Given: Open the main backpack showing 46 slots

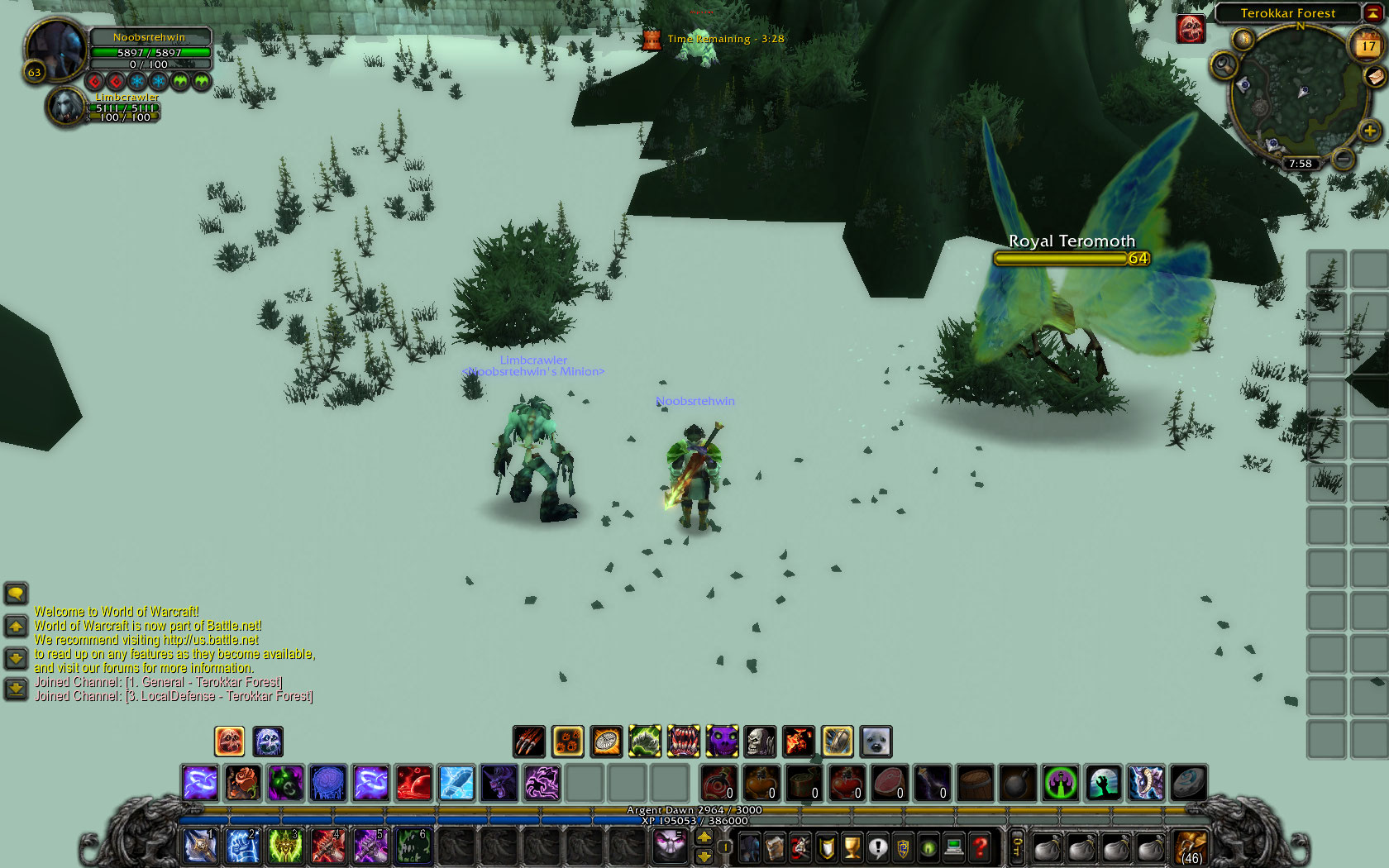Looking at the screenshot, I should [x=1191, y=847].
